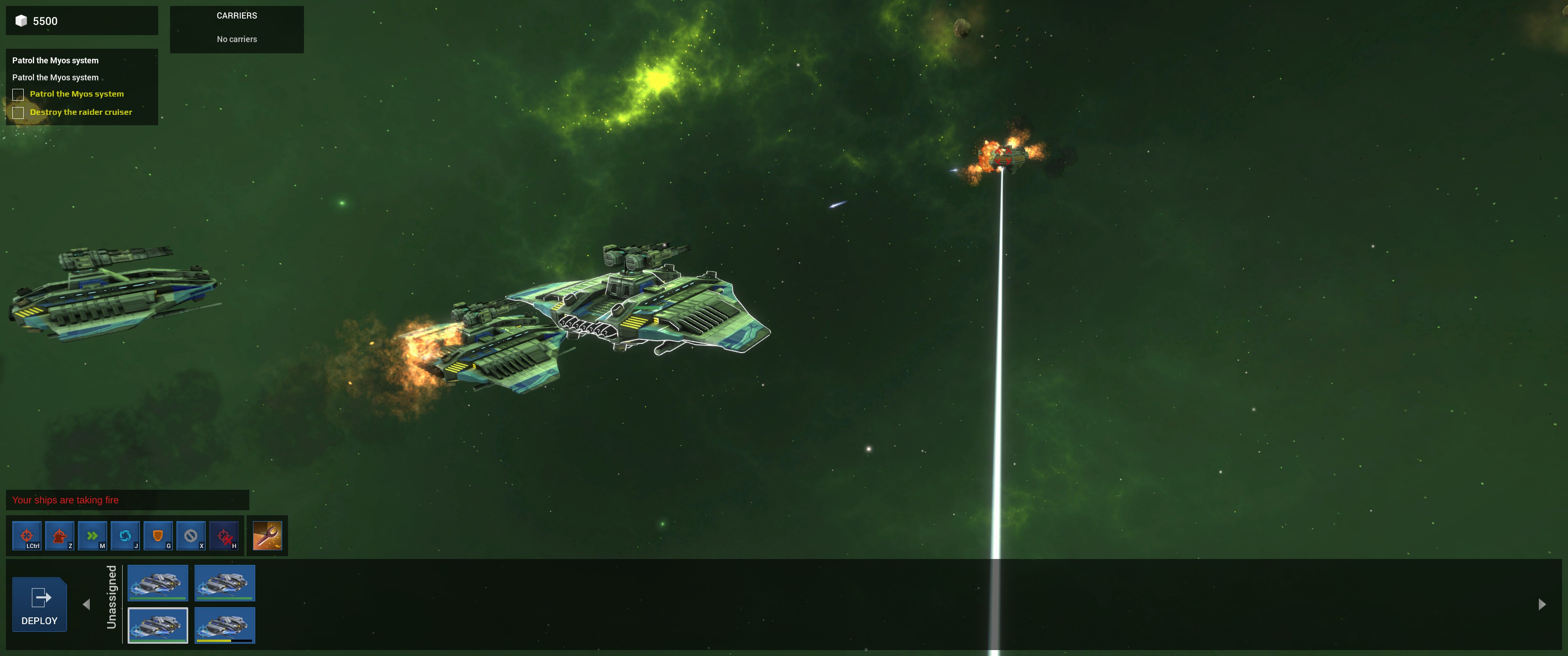Show more ships with the right arrow
Image resolution: width=1568 pixels, height=656 pixels.
[x=1542, y=604]
